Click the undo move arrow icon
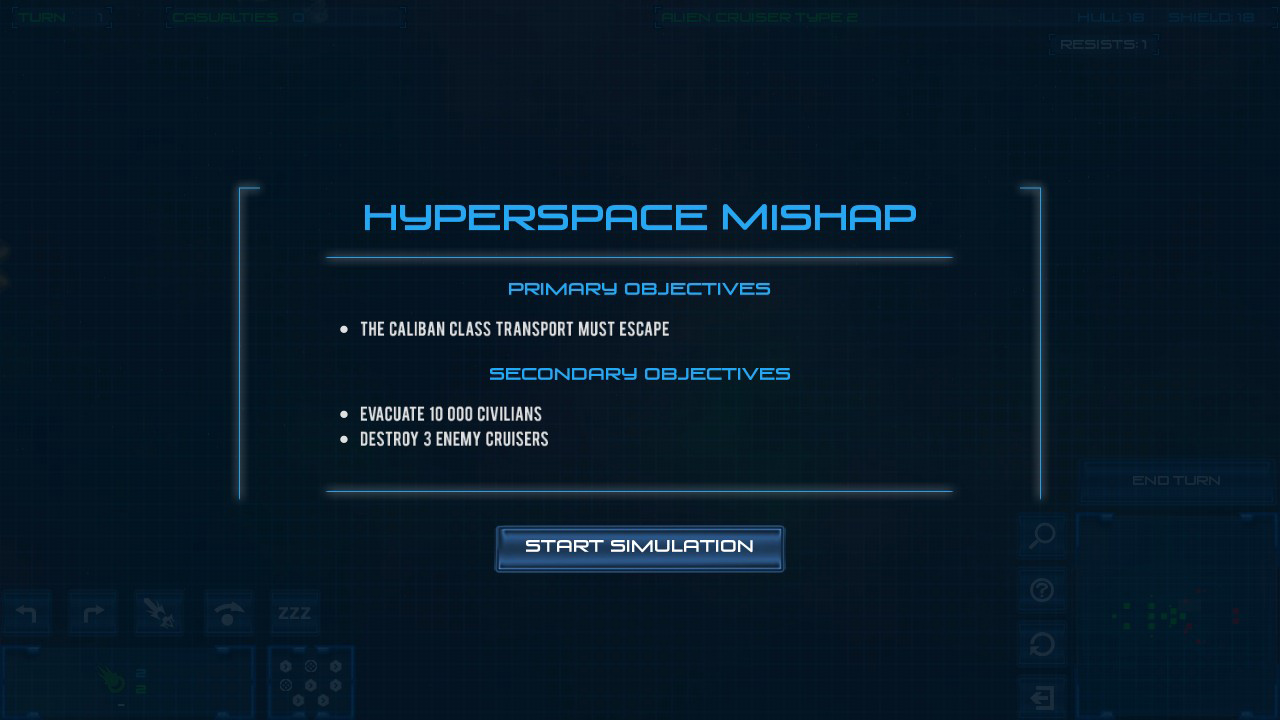1280x720 pixels. [27, 613]
